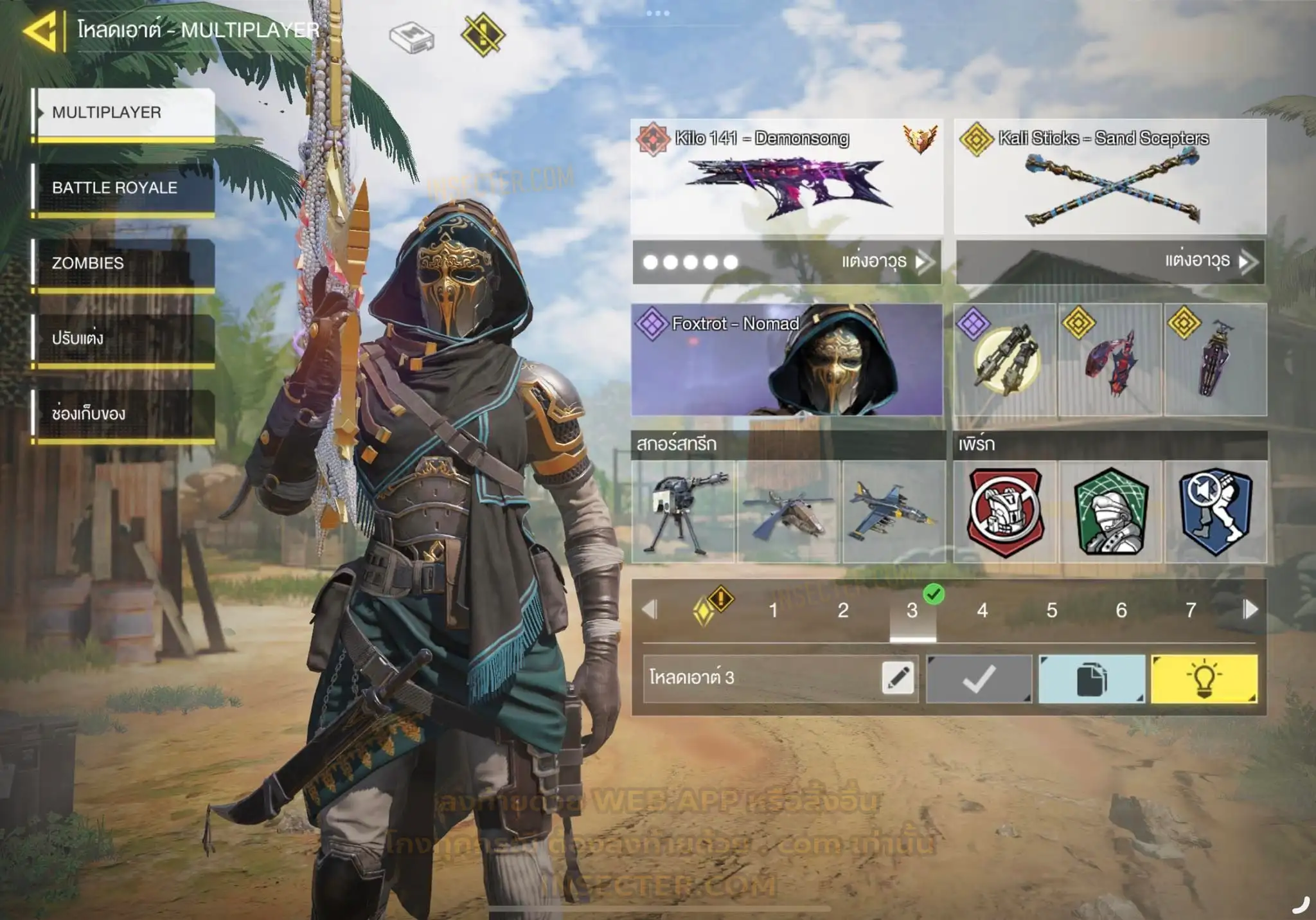The width and height of the screenshot is (1316, 920).
Task: Open the ปรับแต่ง customization tab
Action: 123,338
